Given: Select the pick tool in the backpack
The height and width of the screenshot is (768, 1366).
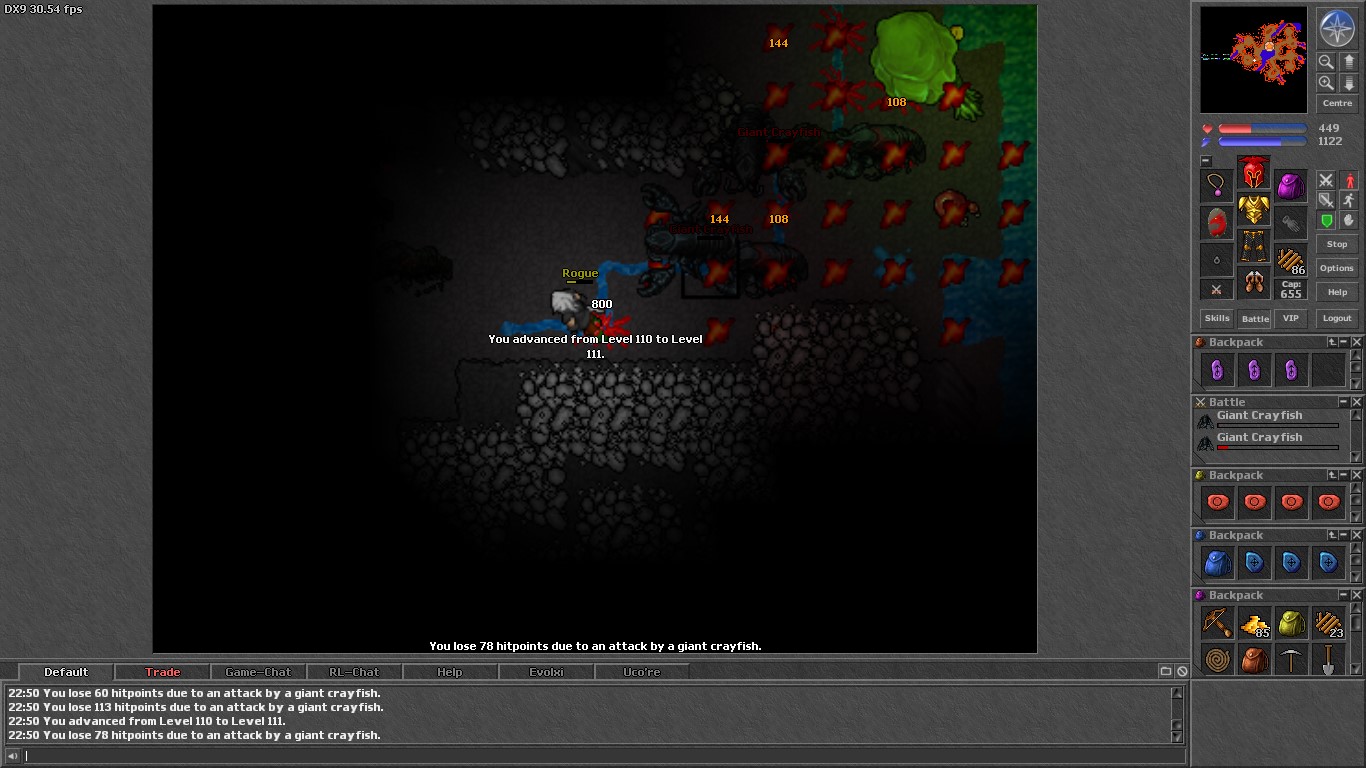Looking at the screenshot, I should (x=1291, y=660).
